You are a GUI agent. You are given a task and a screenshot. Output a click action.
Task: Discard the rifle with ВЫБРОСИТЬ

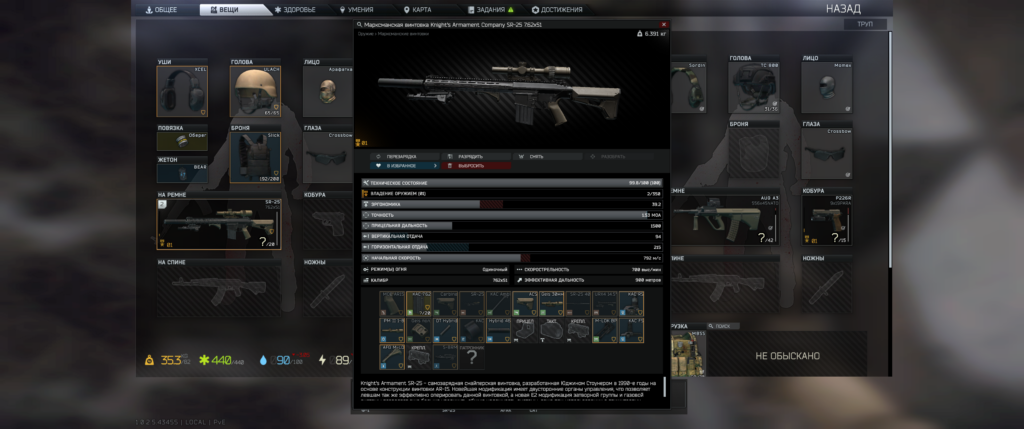[x=472, y=165]
